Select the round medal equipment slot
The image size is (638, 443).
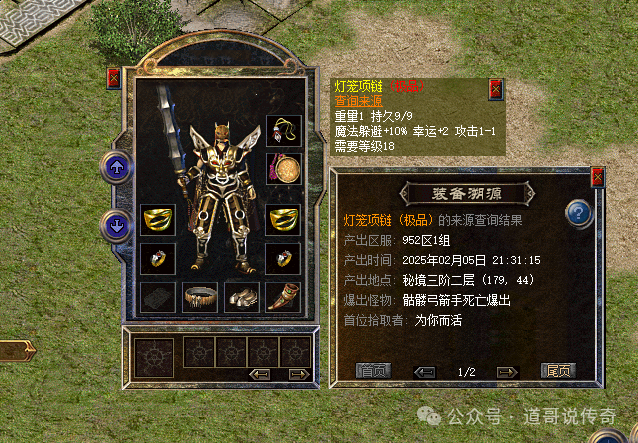pyautogui.click(x=284, y=167)
